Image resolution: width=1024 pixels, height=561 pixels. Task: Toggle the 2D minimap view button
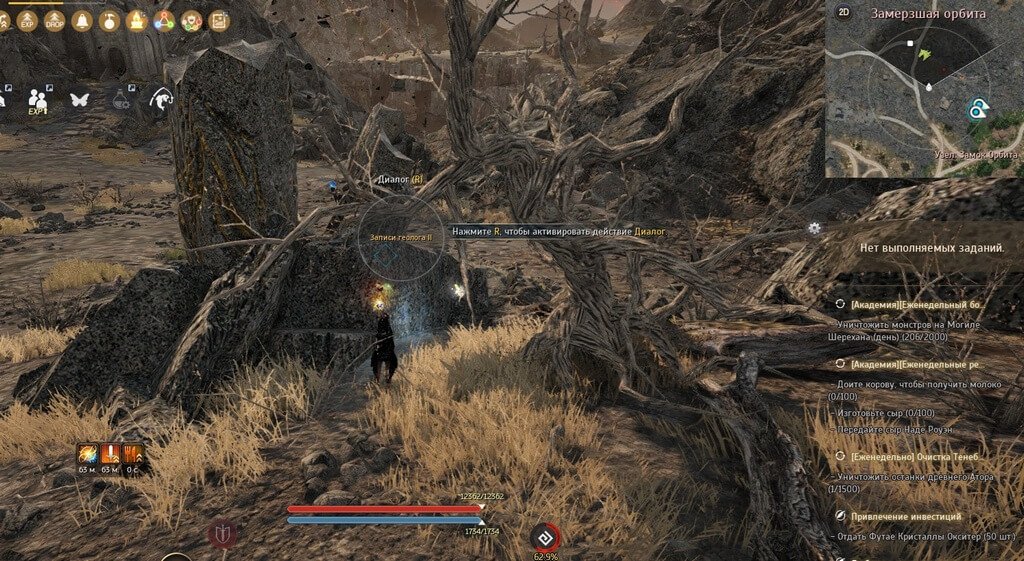(x=844, y=14)
